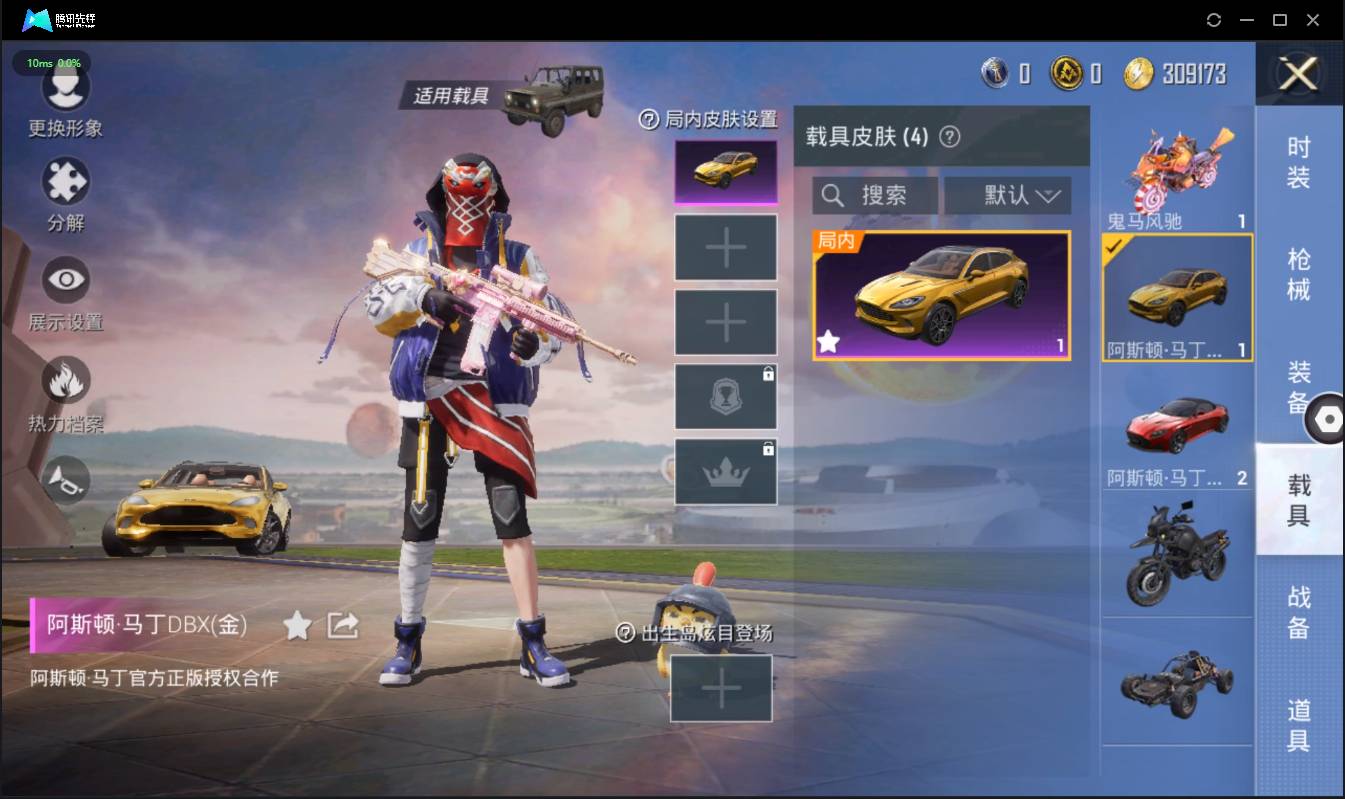
Task: Select the black motorcycle thumbnail
Action: coord(1177,555)
